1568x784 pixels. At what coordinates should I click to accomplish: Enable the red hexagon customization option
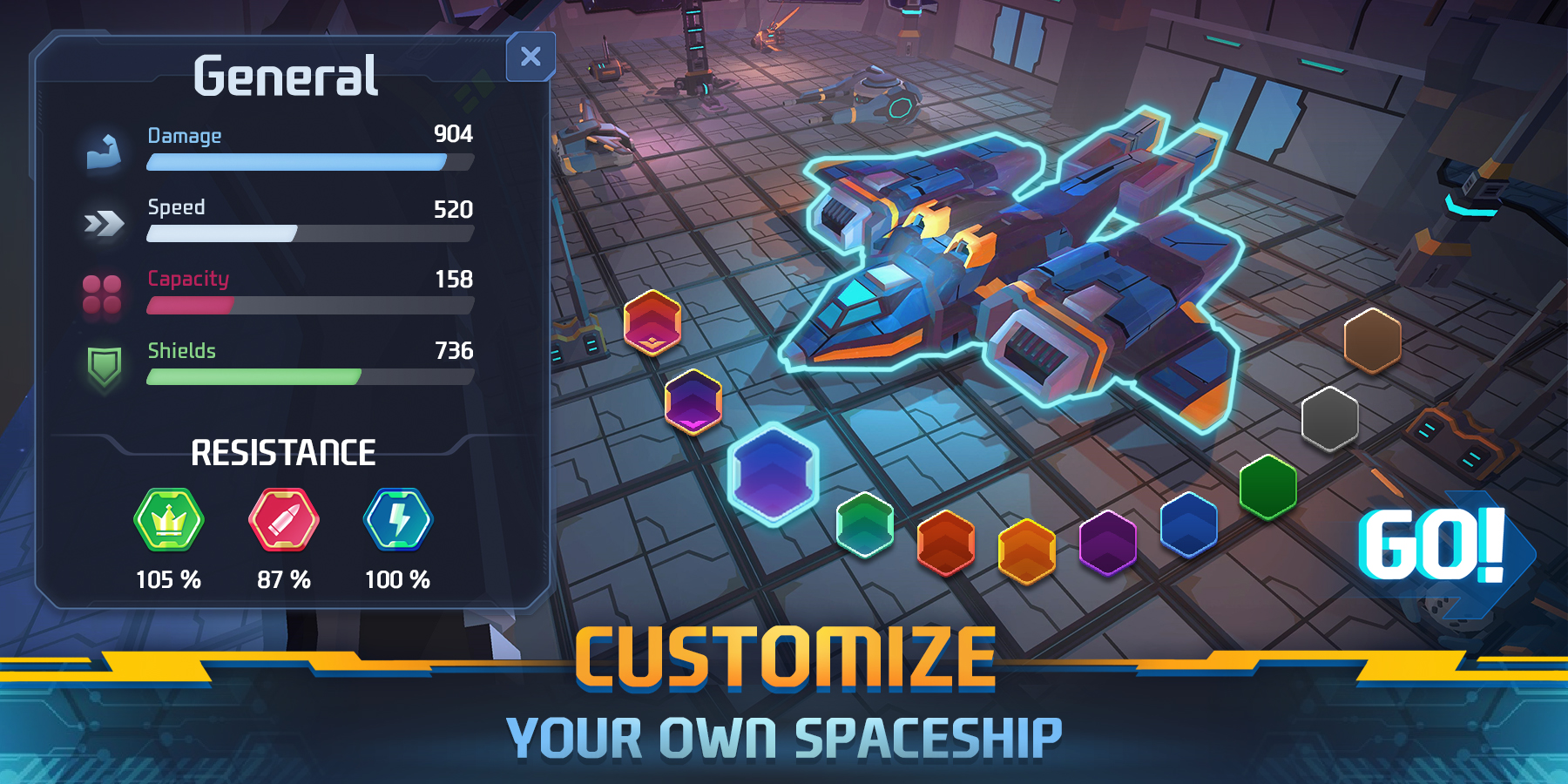click(652, 327)
